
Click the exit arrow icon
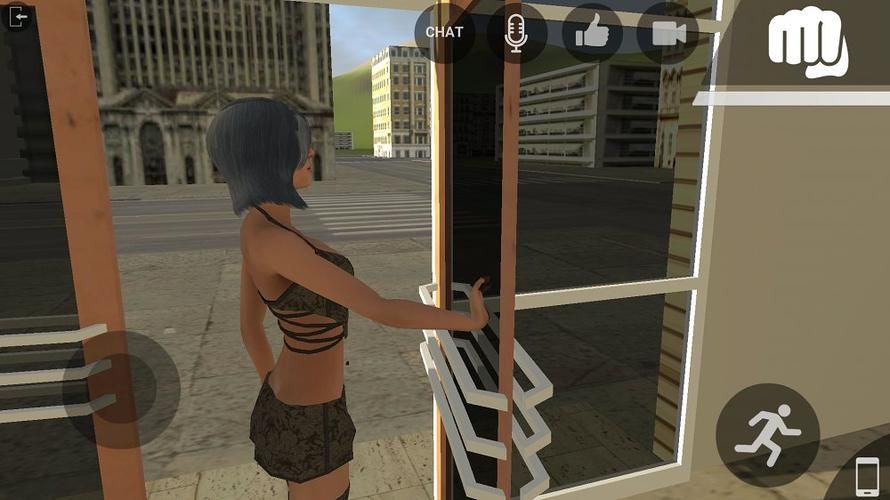pyautogui.click(x=17, y=17)
